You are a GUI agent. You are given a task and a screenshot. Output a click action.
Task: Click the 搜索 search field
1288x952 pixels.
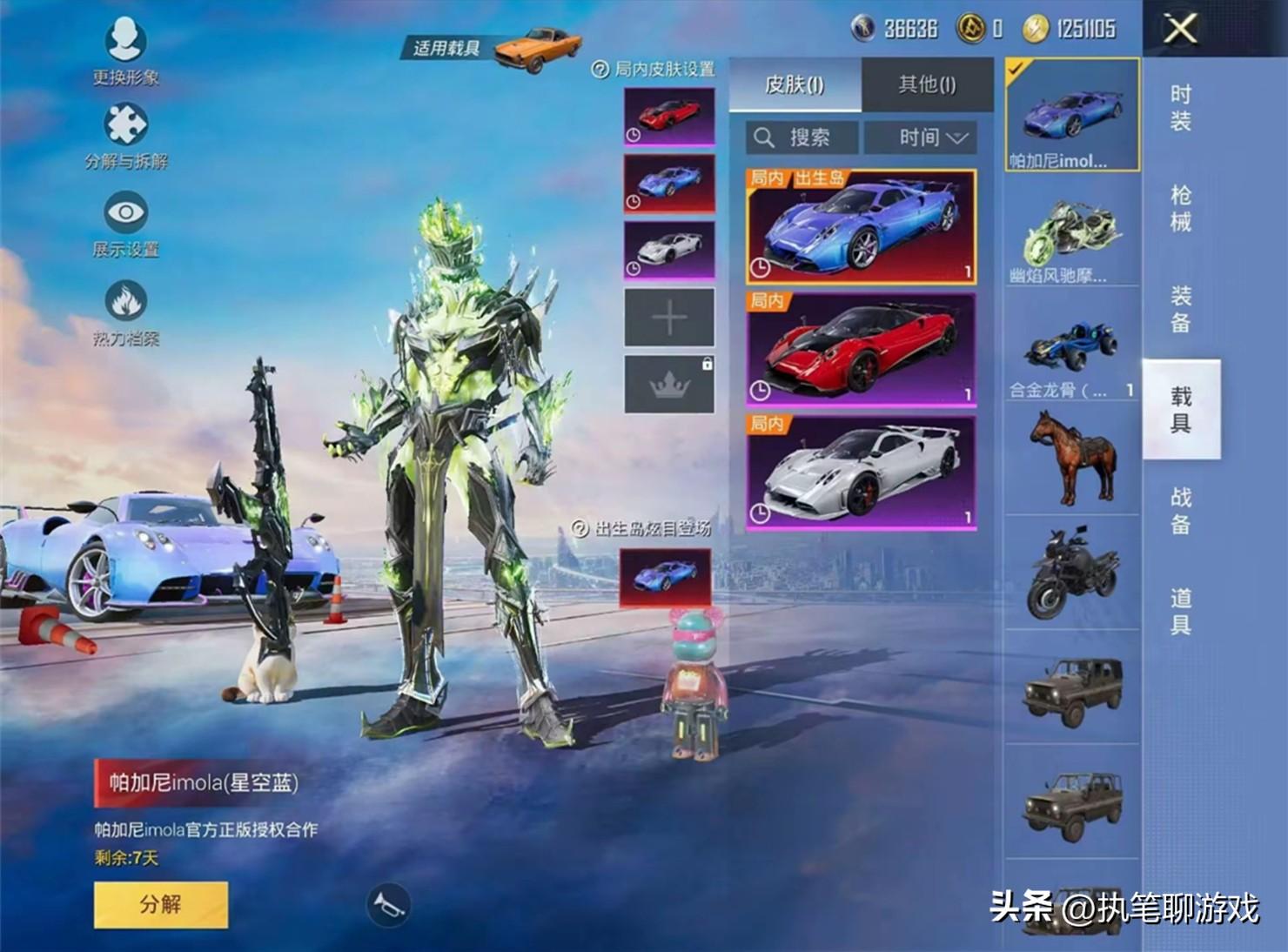[x=802, y=137]
